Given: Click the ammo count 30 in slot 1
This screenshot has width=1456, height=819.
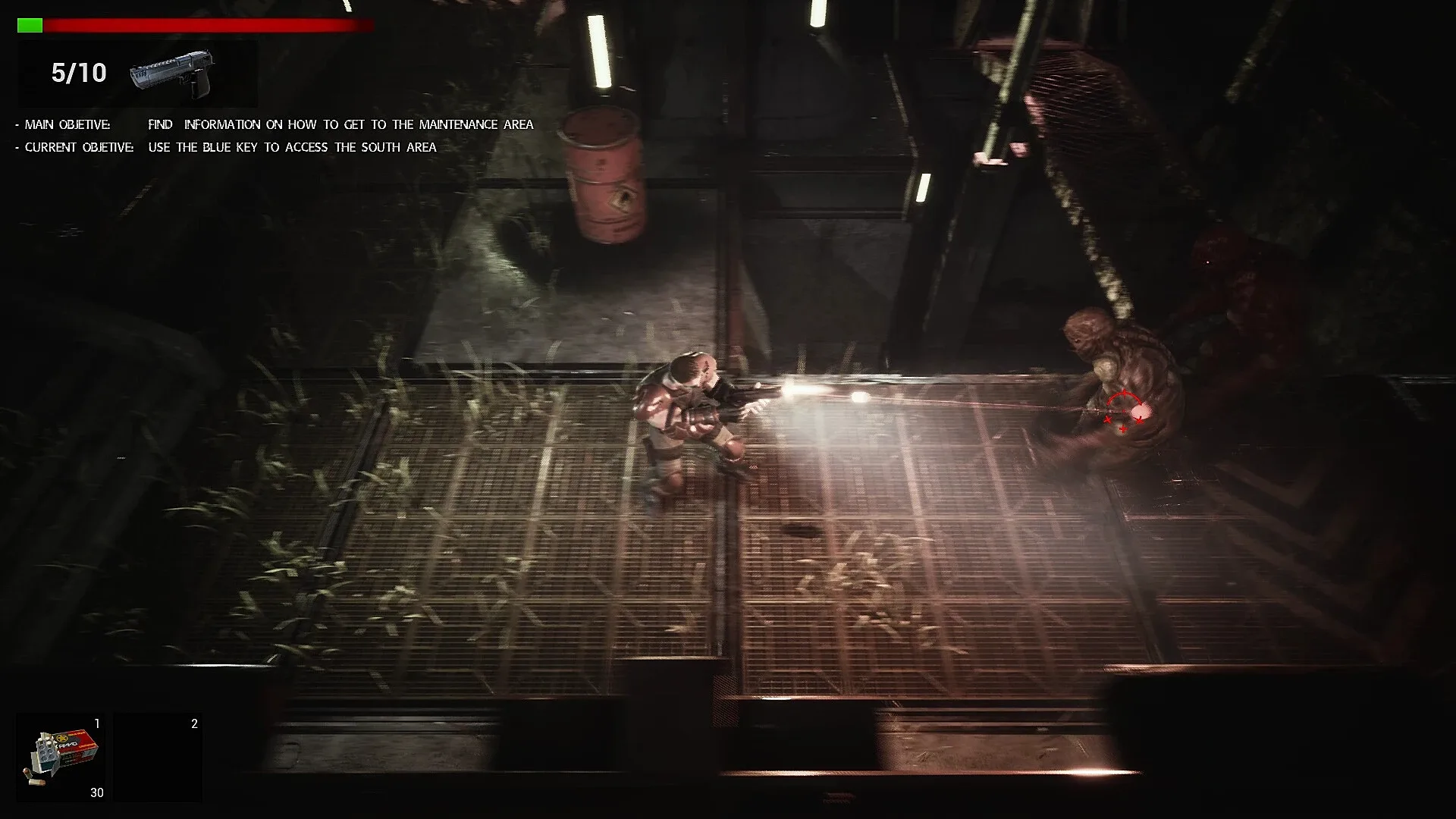Looking at the screenshot, I should pos(96,792).
